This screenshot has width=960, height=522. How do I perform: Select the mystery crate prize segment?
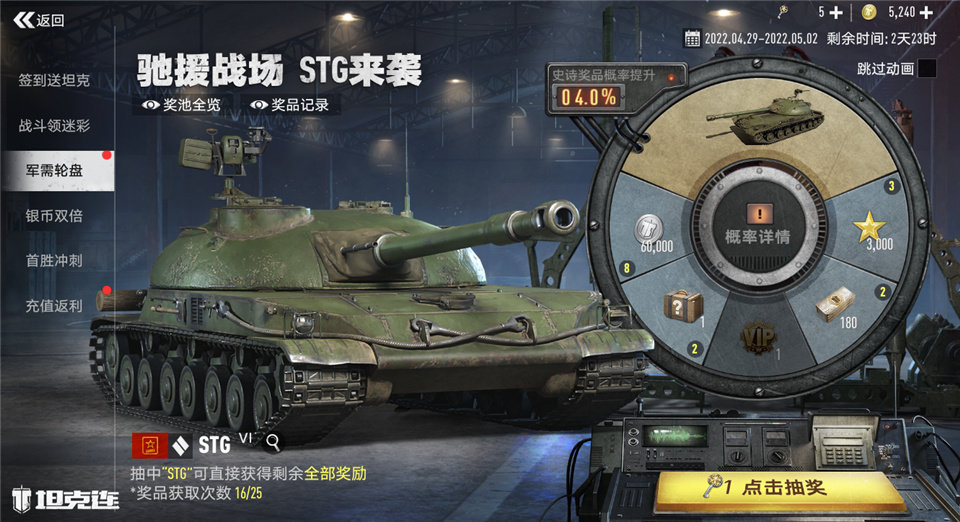click(x=685, y=307)
